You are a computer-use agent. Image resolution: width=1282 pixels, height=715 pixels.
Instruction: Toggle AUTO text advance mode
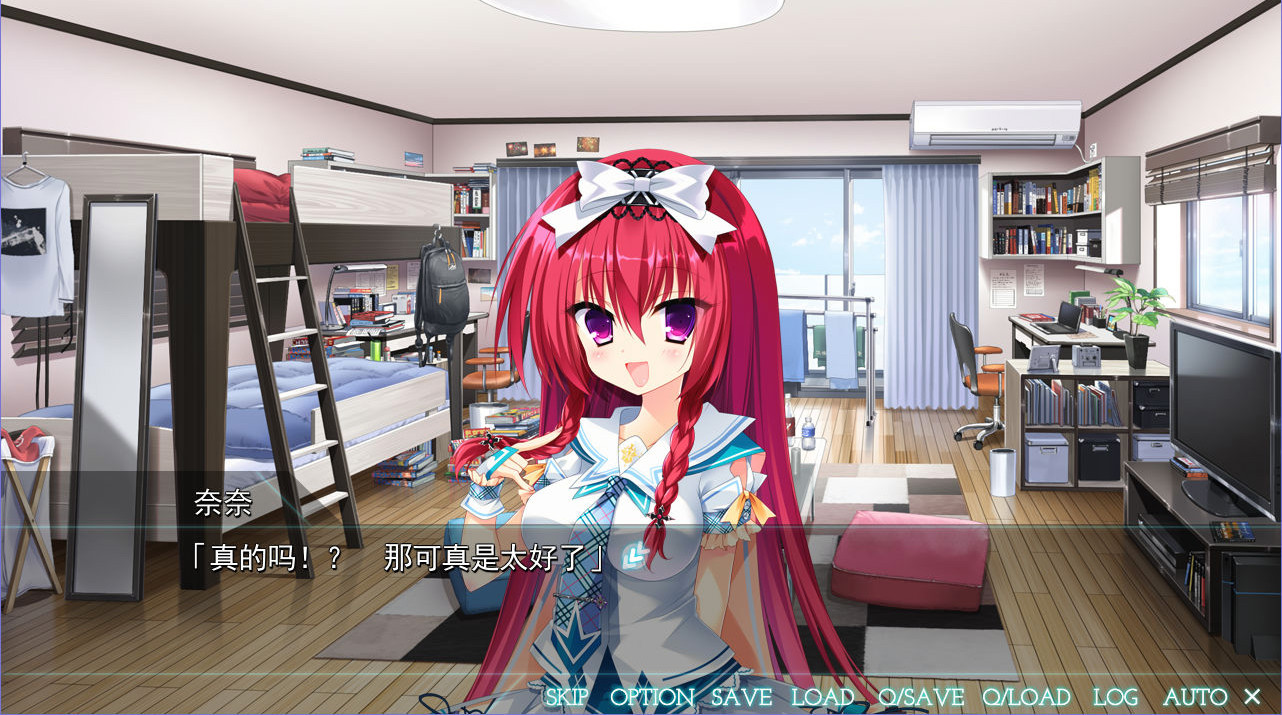[x=1195, y=697]
